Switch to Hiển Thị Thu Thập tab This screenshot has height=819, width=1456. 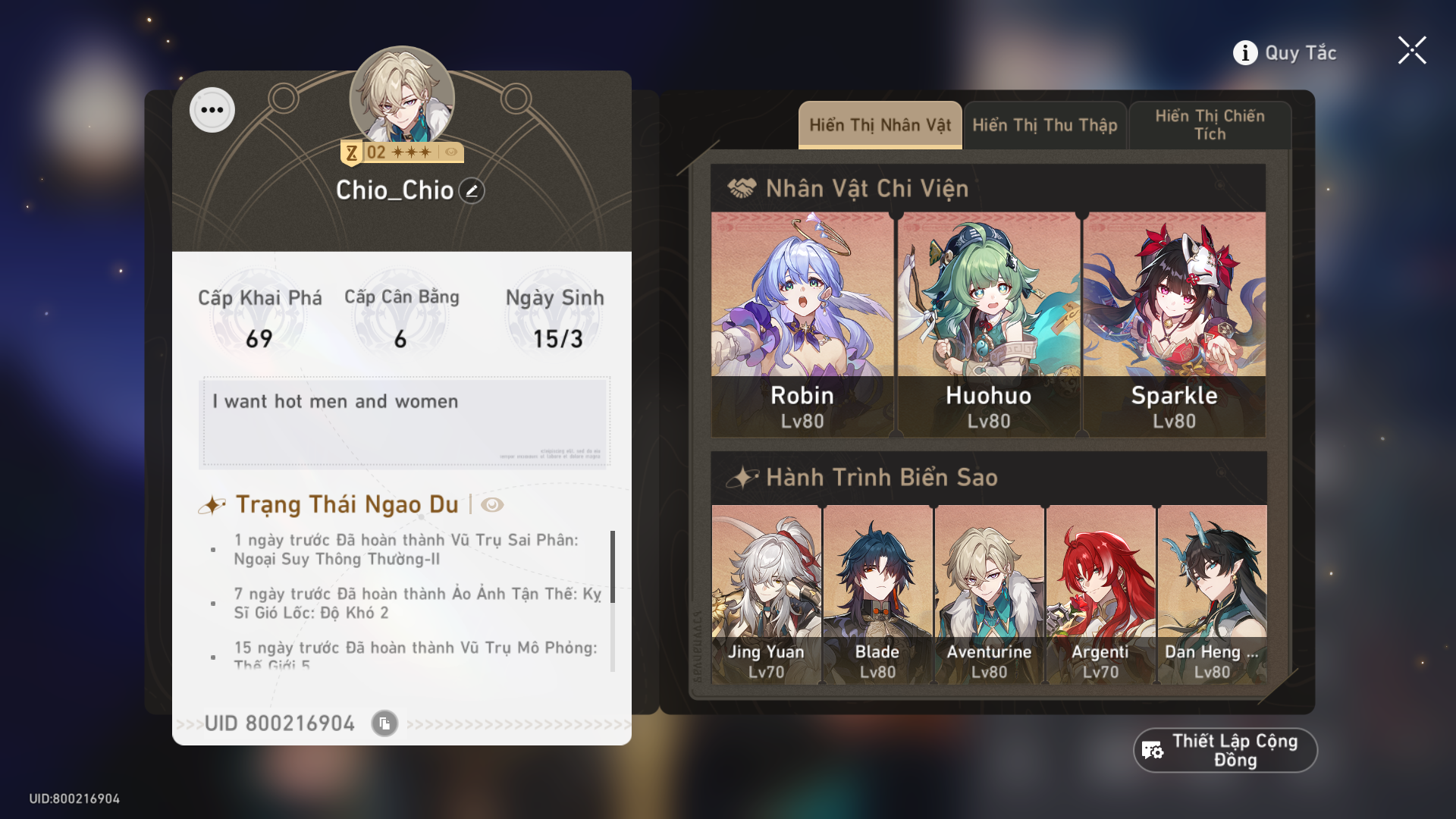[1045, 125]
